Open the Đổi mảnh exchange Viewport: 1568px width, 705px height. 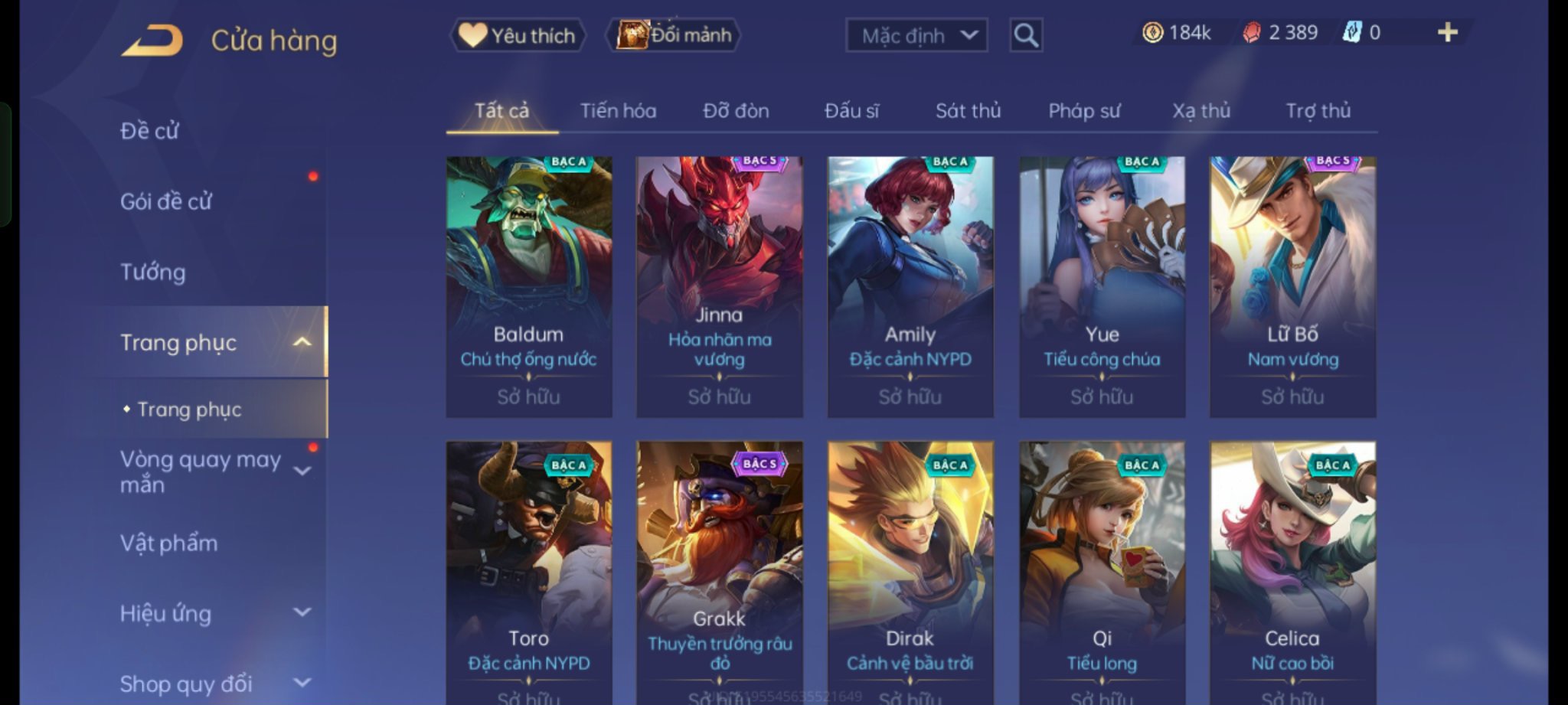[x=675, y=35]
